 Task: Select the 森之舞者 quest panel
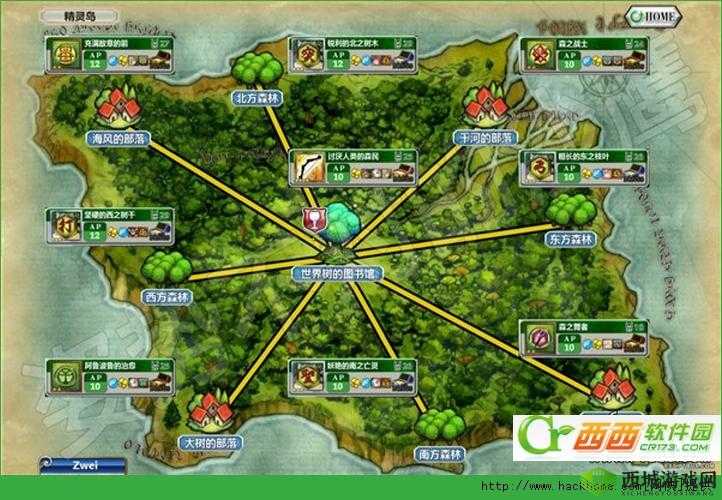[x=568, y=340]
